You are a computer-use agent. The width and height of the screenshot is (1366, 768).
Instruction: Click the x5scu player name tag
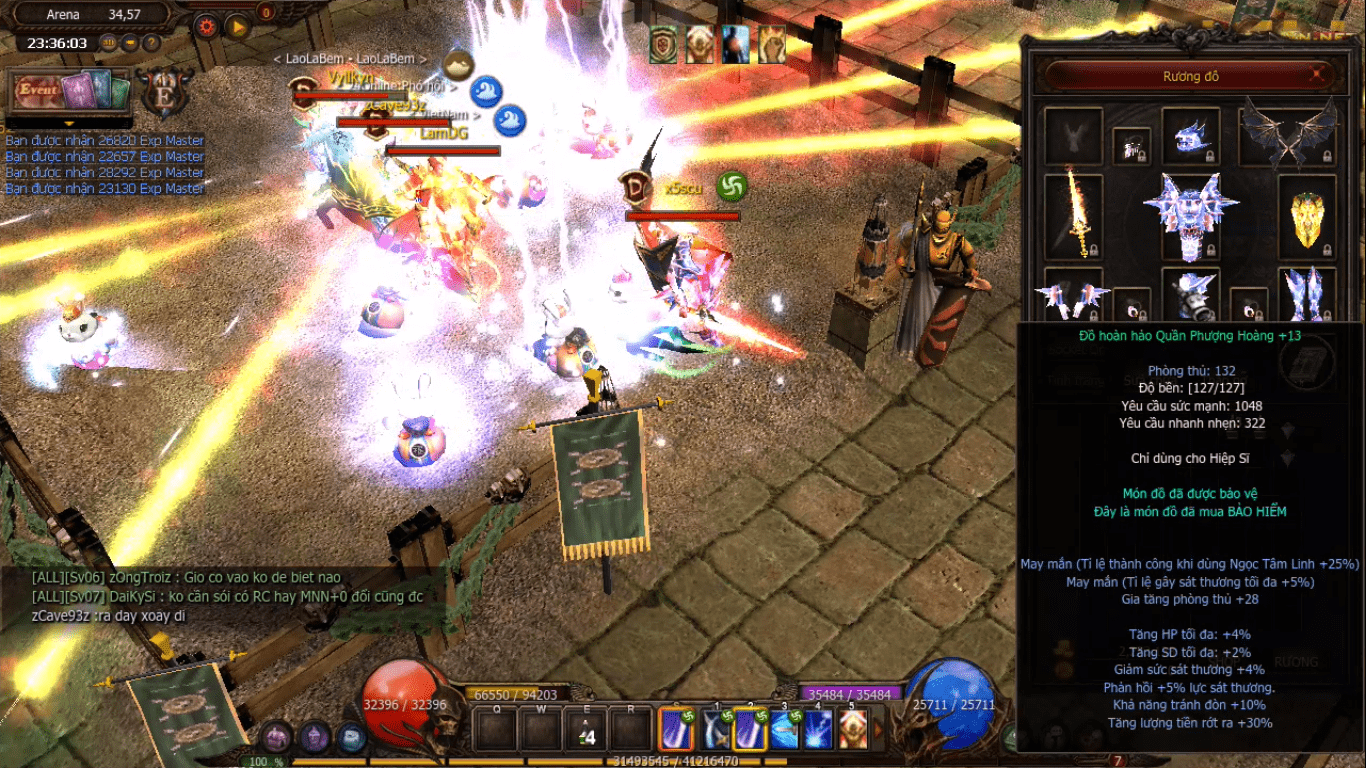(683, 187)
